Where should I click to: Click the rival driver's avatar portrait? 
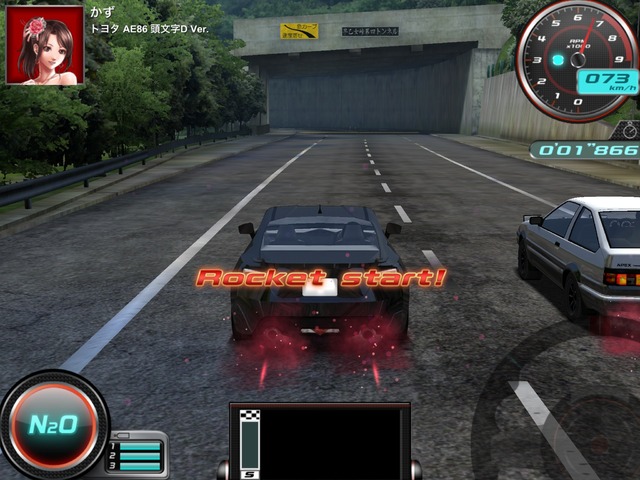pyautogui.click(x=45, y=45)
